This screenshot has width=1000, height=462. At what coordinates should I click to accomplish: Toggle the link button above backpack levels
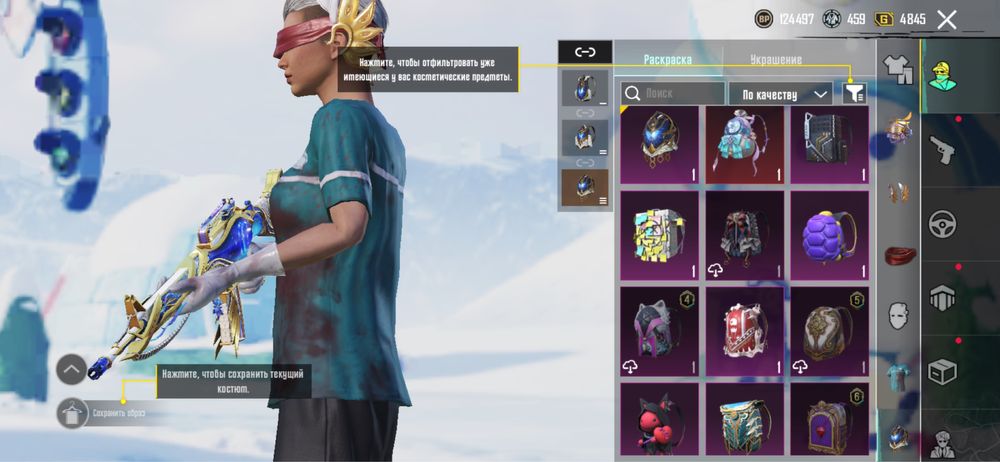click(x=585, y=52)
